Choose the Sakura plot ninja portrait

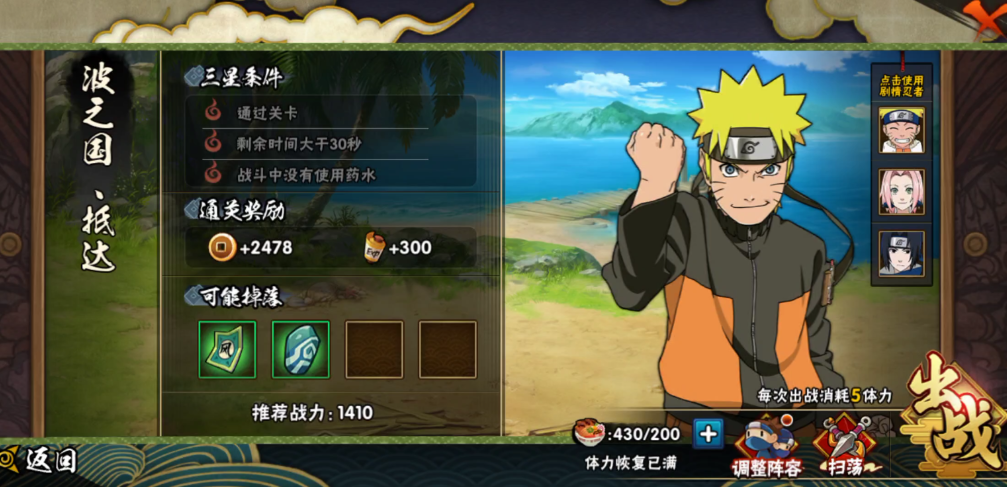tap(901, 192)
